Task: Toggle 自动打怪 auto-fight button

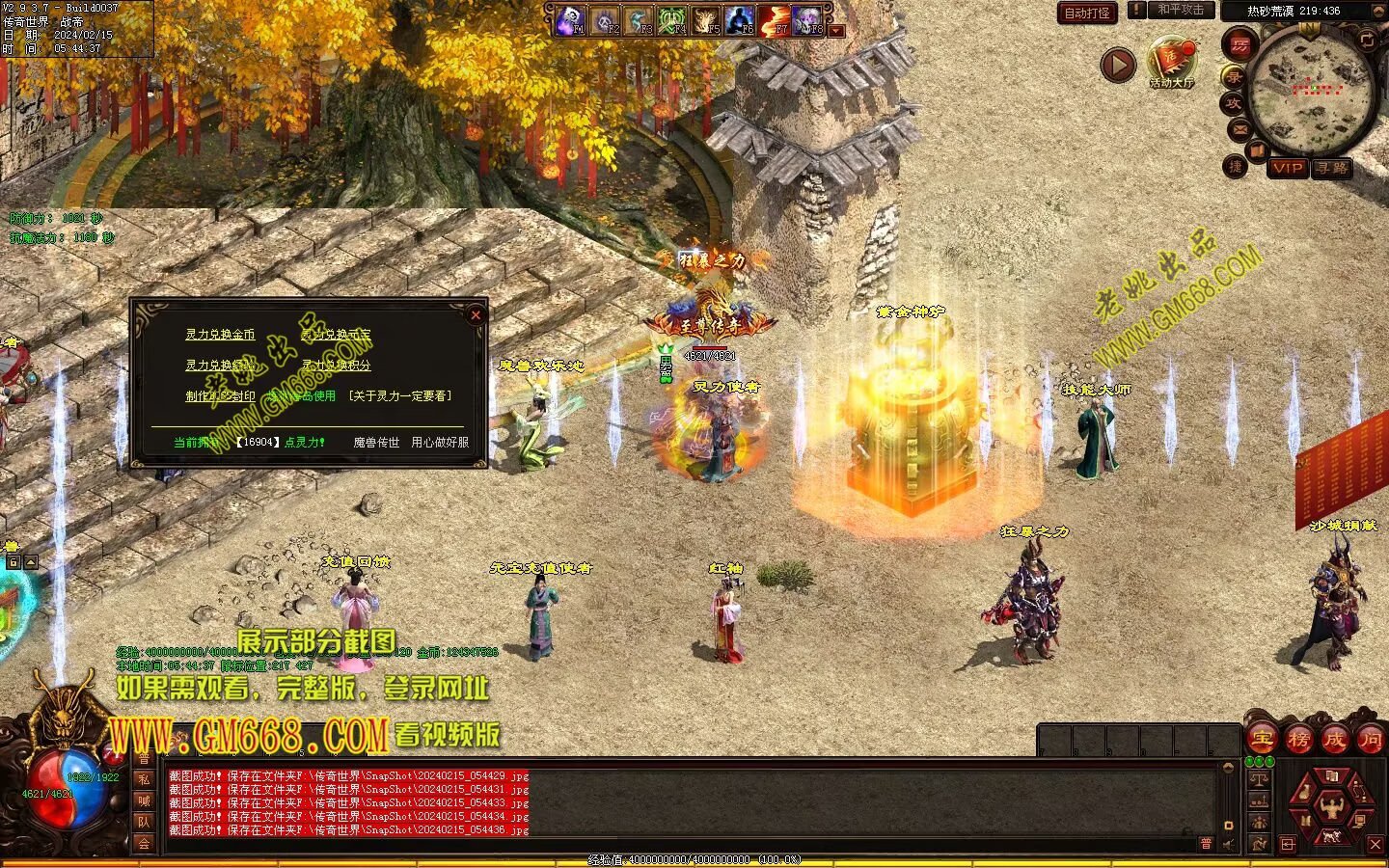Action: tap(1087, 13)
